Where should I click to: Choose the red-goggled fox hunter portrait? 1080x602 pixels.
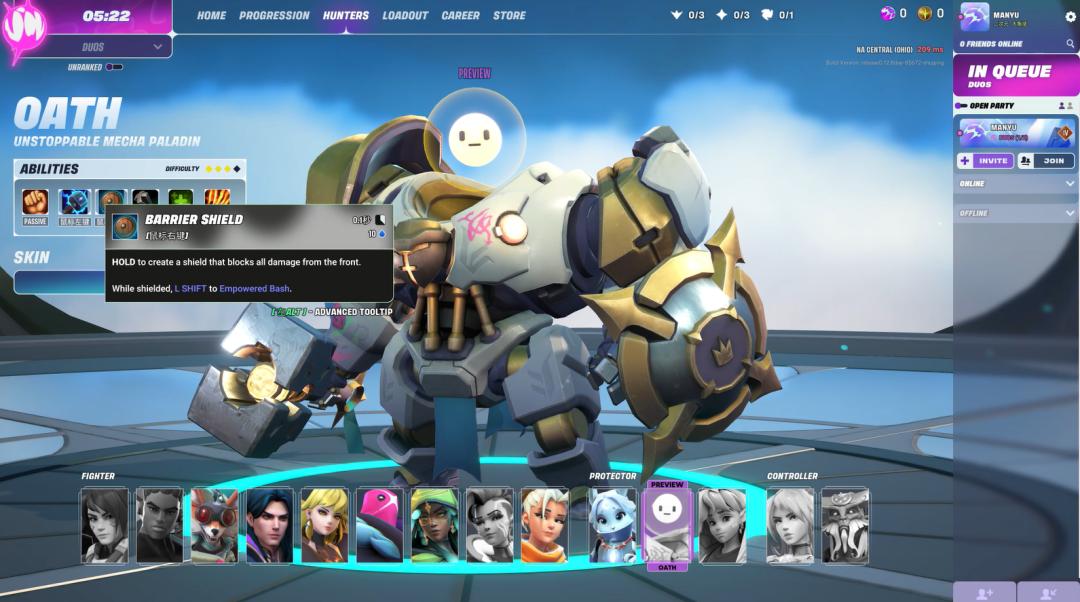(214, 525)
